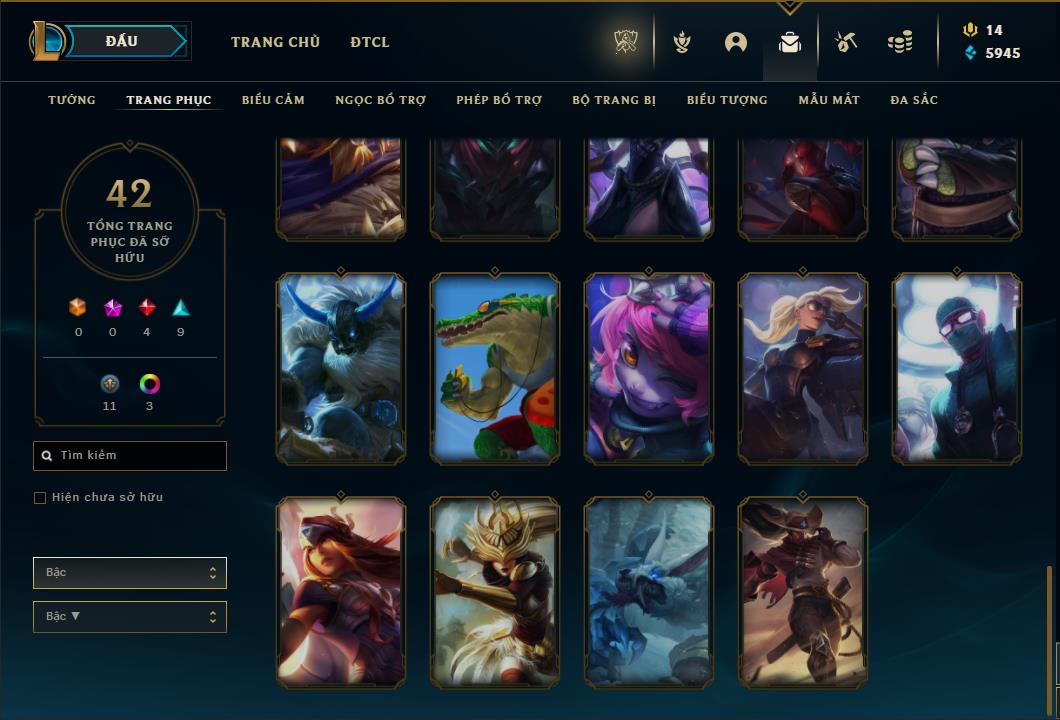Choose the blue-horned yeti skin card
The width and height of the screenshot is (1060, 720).
[341, 368]
